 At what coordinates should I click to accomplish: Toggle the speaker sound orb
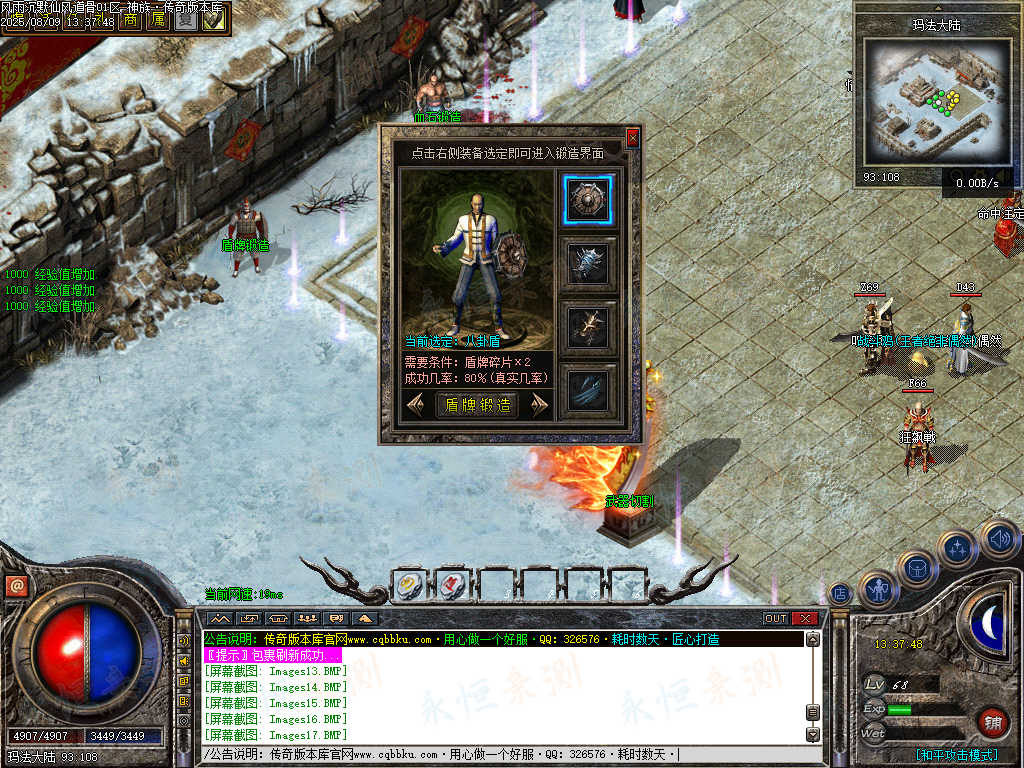tap(998, 540)
